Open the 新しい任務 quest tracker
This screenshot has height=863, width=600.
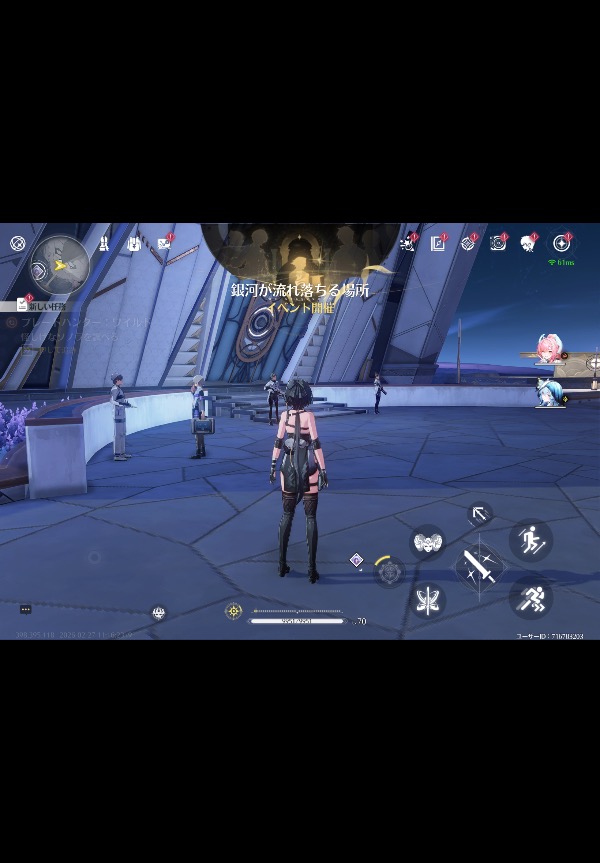[41, 305]
